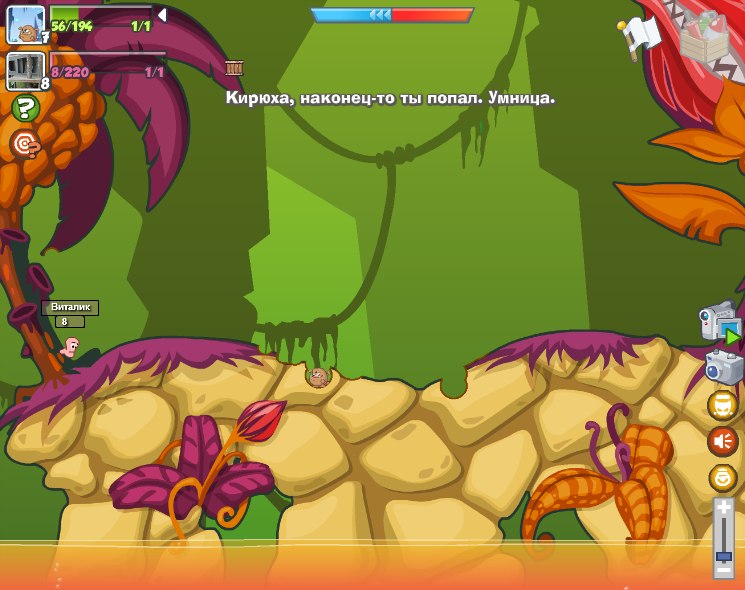Toggle sound with the orange speaker button
The height and width of the screenshot is (590, 745).
coord(722,441)
